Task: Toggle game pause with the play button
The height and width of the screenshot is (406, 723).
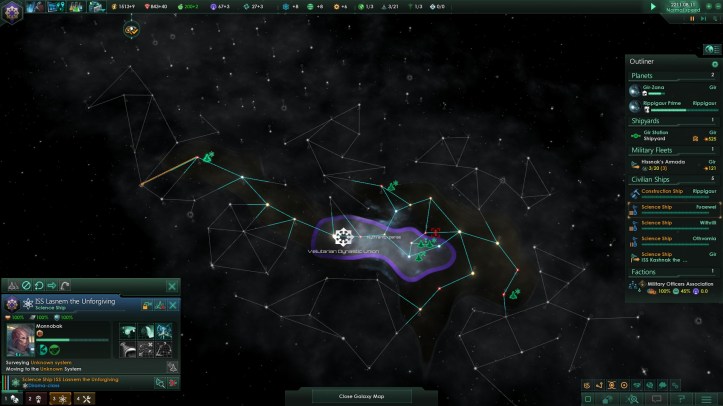Action: [654, 6]
